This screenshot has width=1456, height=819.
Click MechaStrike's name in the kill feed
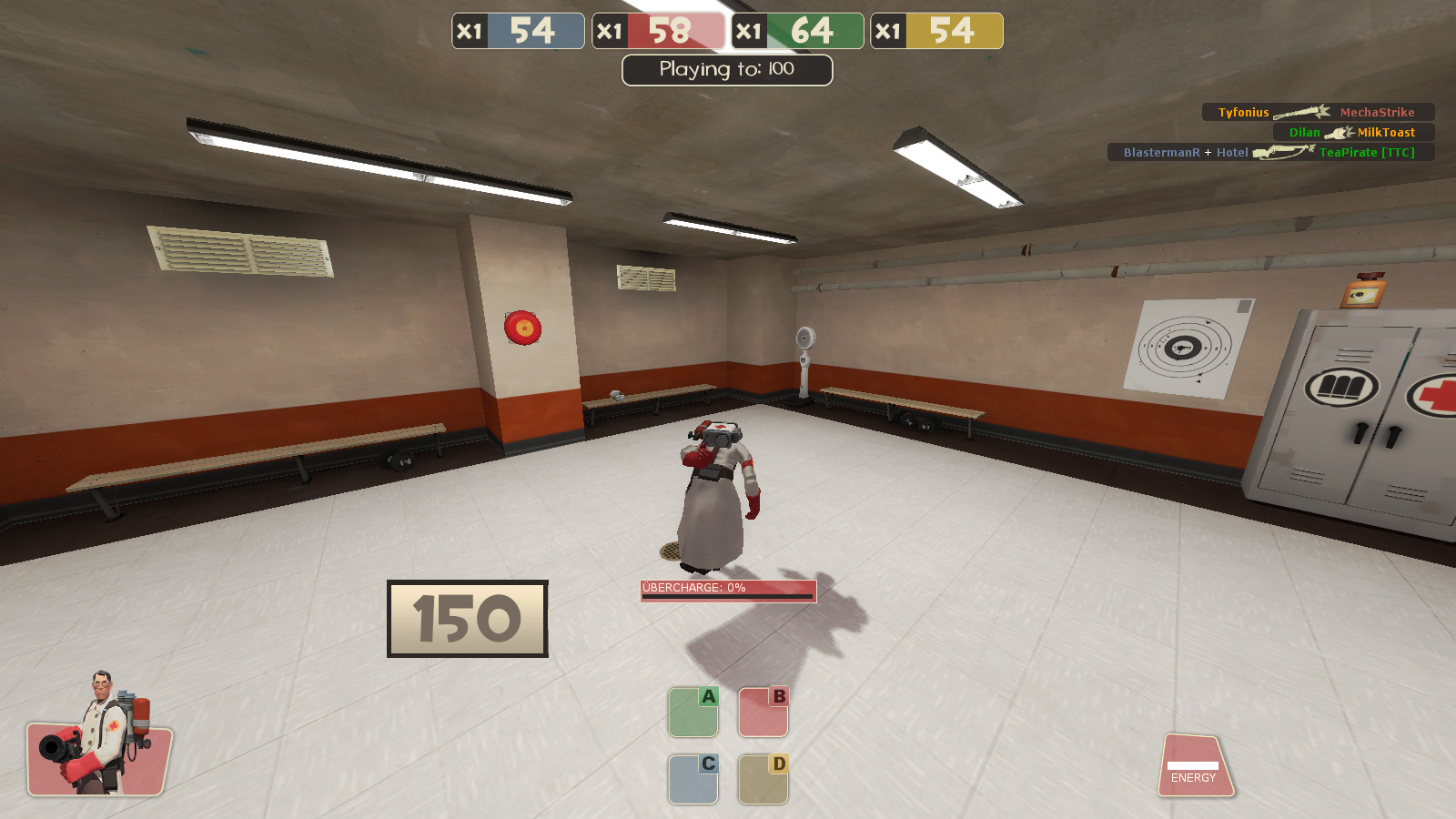point(1380,112)
